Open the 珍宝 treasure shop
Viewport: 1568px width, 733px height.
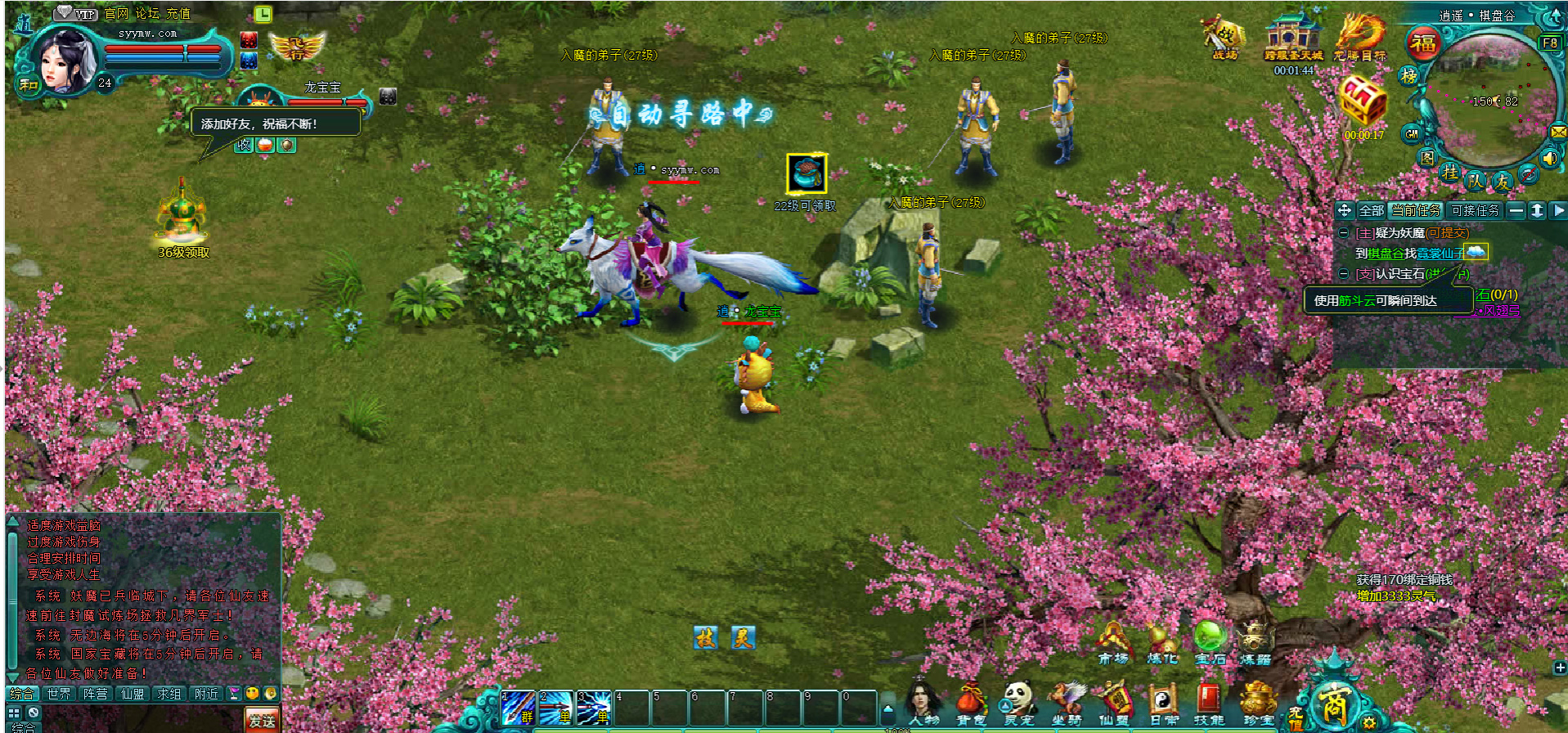coord(1257,704)
